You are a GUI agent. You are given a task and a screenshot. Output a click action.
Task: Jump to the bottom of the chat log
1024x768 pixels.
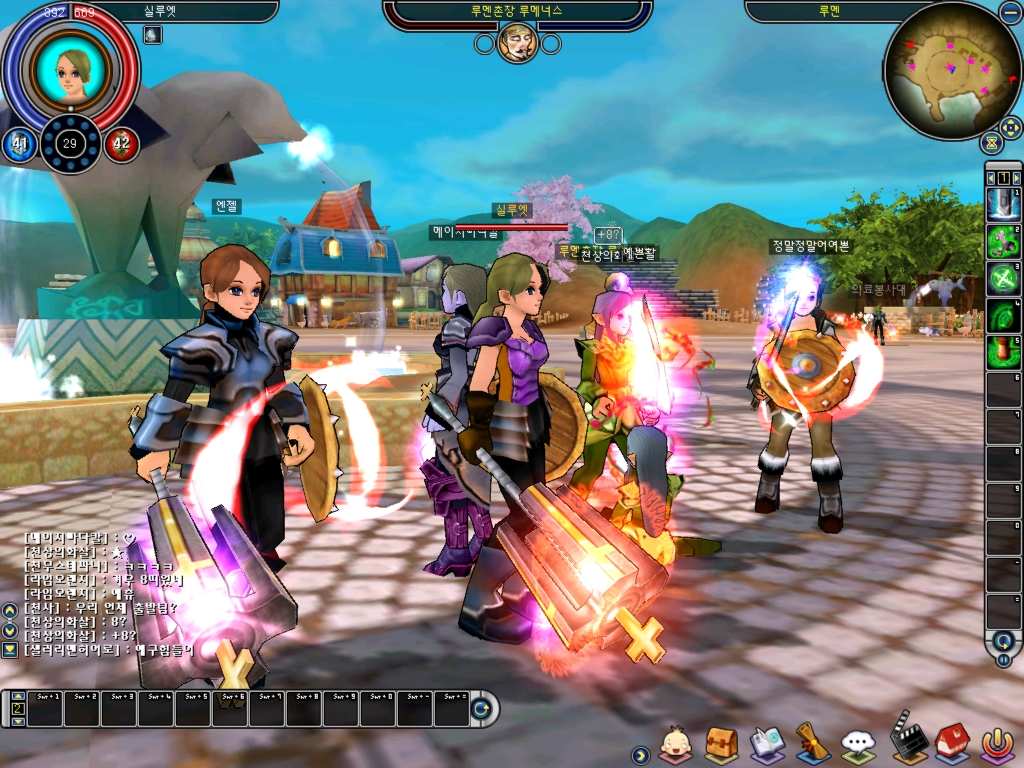[x=10, y=649]
